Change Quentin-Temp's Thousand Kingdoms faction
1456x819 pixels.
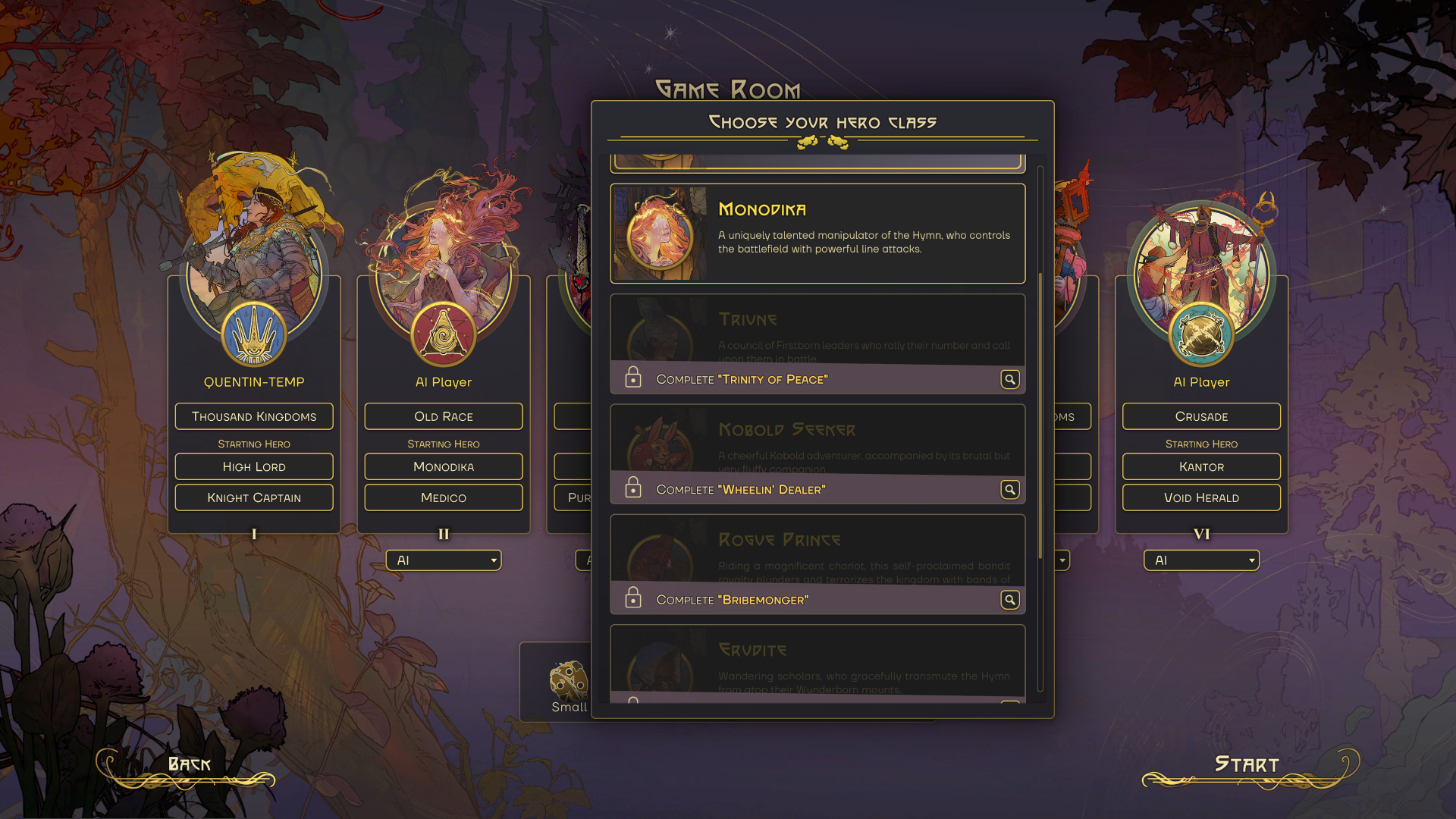coord(254,416)
